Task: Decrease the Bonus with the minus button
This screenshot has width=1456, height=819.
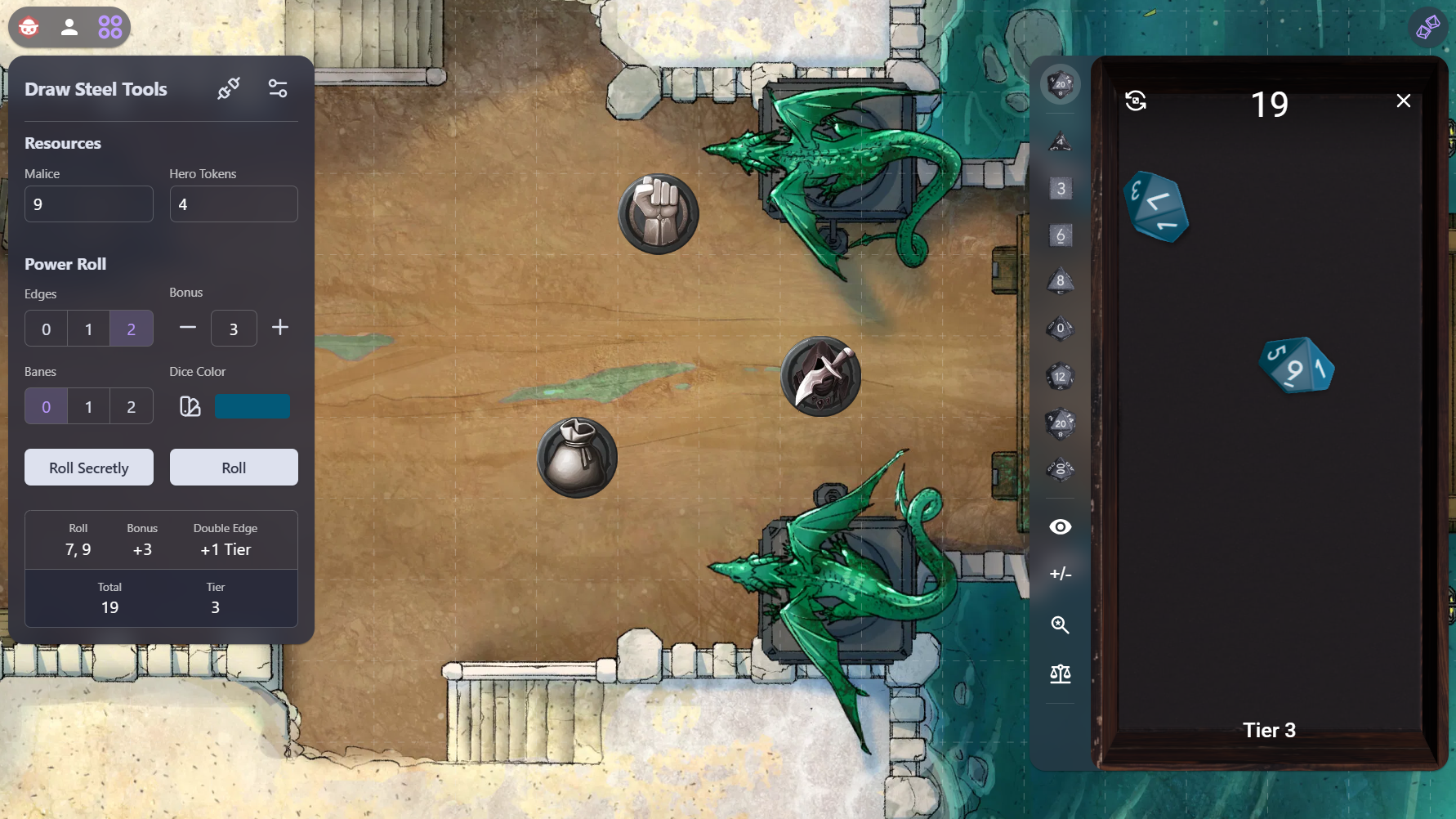Action: click(x=188, y=328)
